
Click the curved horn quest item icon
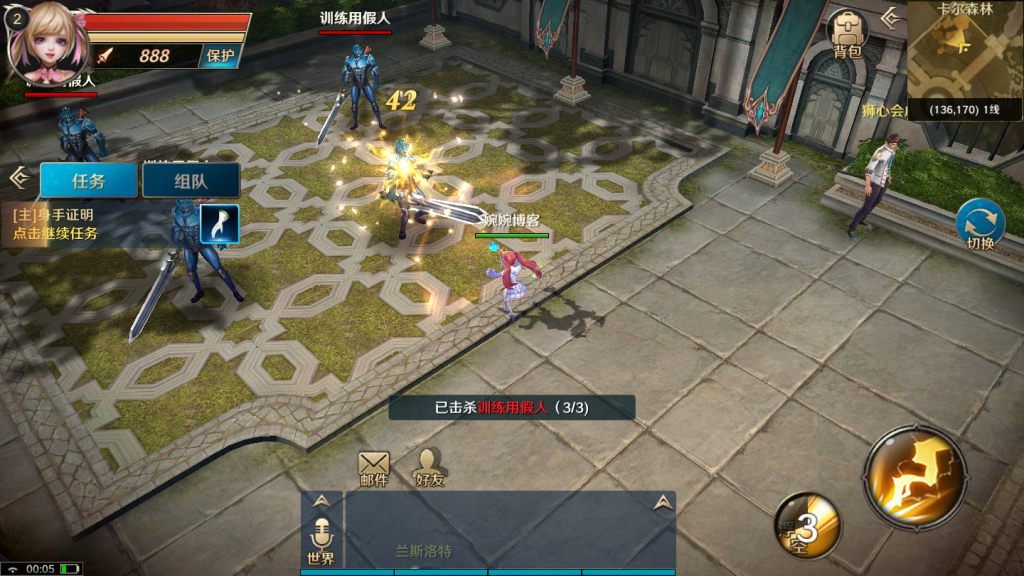[218, 224]
